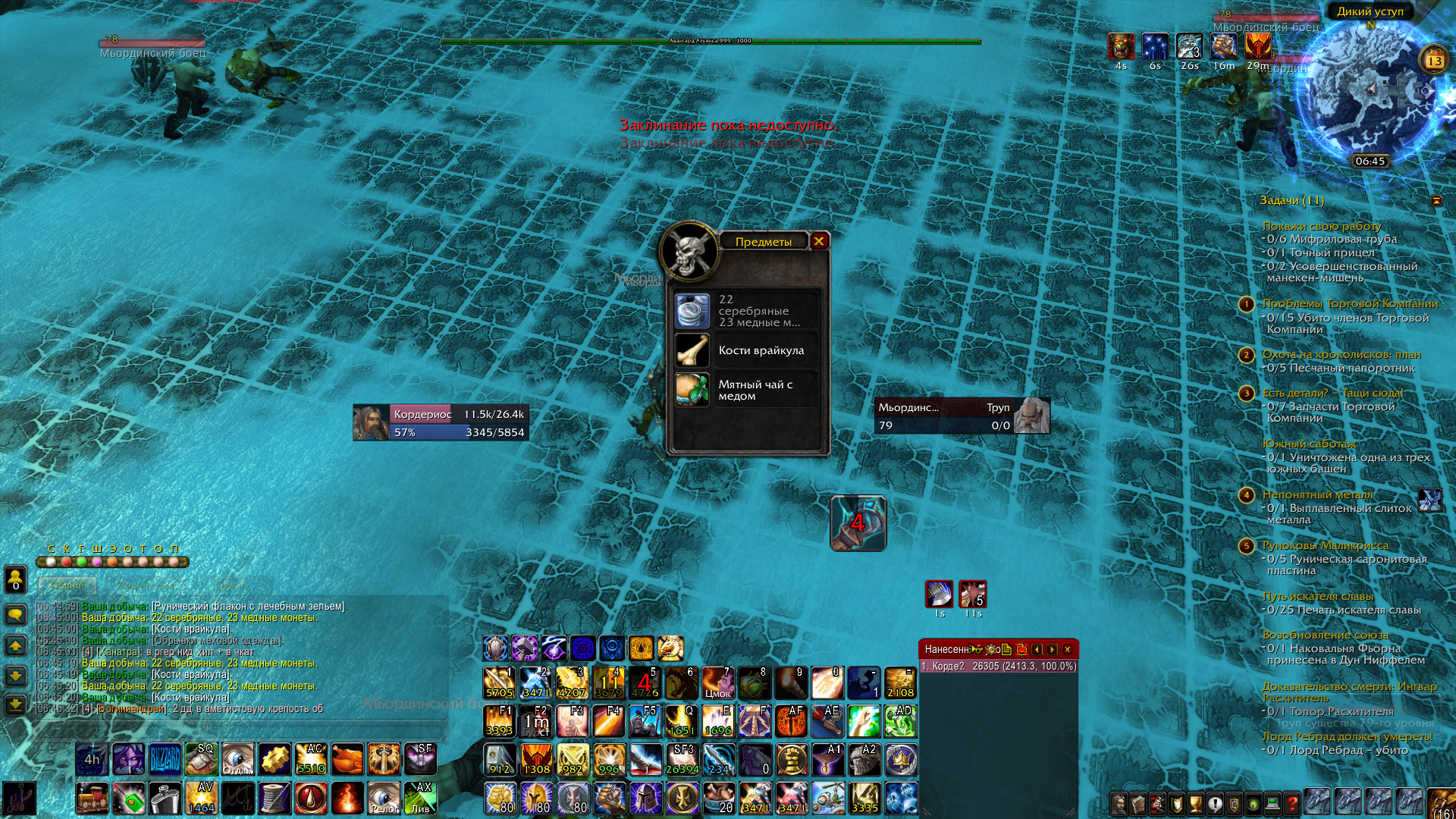Viewport: 1456px width, 819px height.
Task: Pick up Мятный чай с медом
Action: [746, 390]
